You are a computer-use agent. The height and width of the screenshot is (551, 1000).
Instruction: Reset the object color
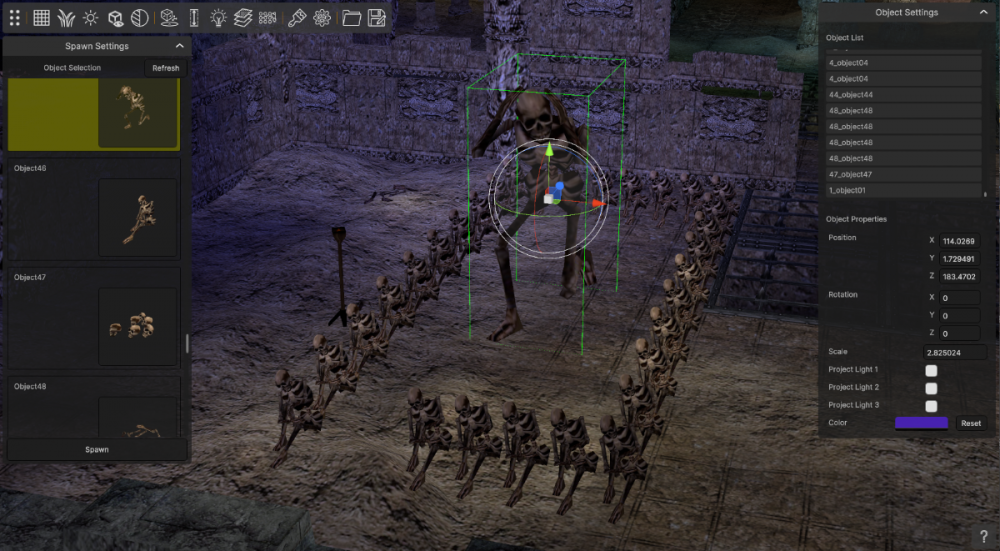[x=970, y=423]
